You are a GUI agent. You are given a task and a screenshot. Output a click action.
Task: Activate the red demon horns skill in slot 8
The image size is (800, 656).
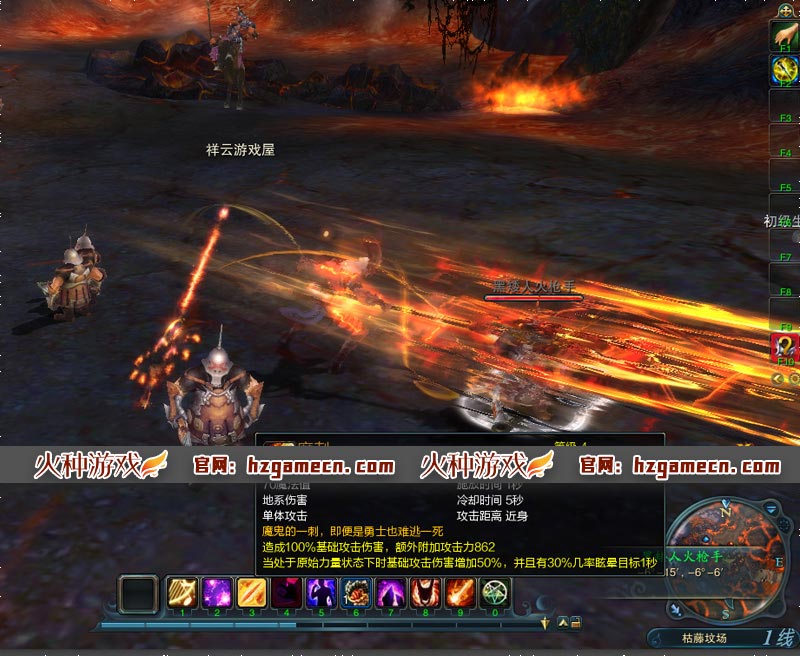click(x=426, y=594)
